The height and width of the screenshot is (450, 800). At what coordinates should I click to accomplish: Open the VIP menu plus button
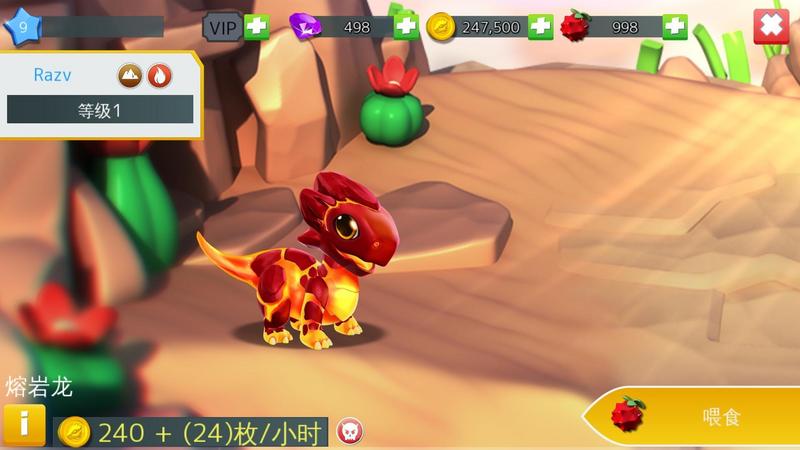(257, 27)
